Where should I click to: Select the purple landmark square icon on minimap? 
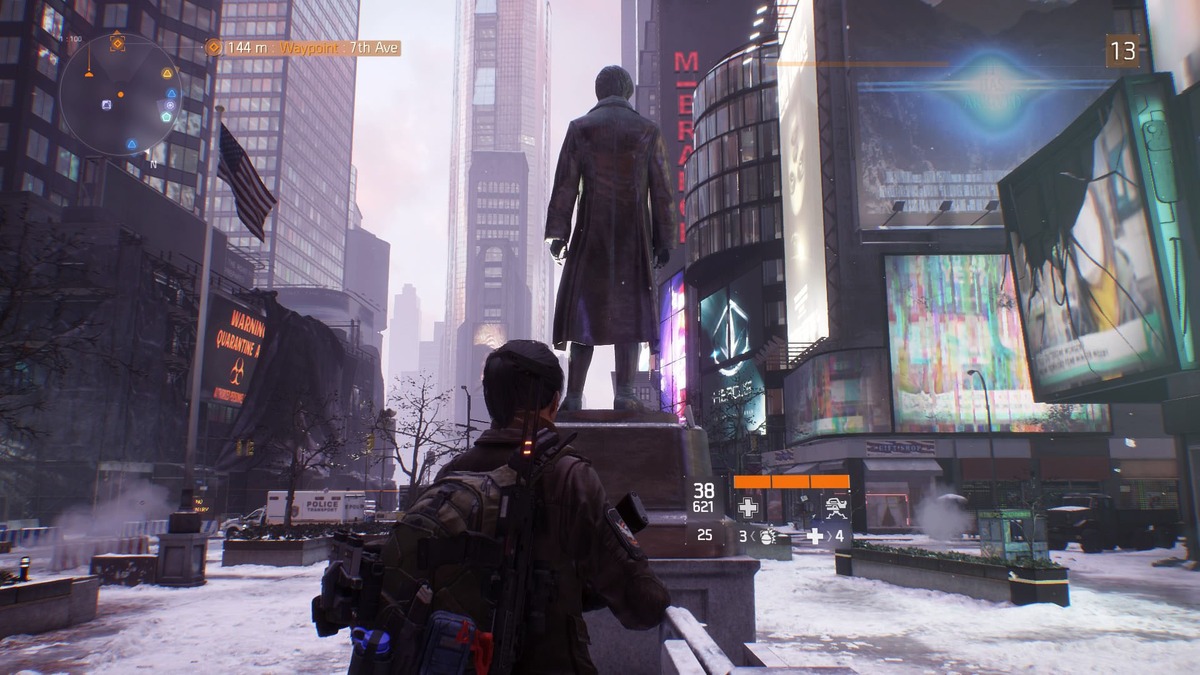[x=107, y=104]
